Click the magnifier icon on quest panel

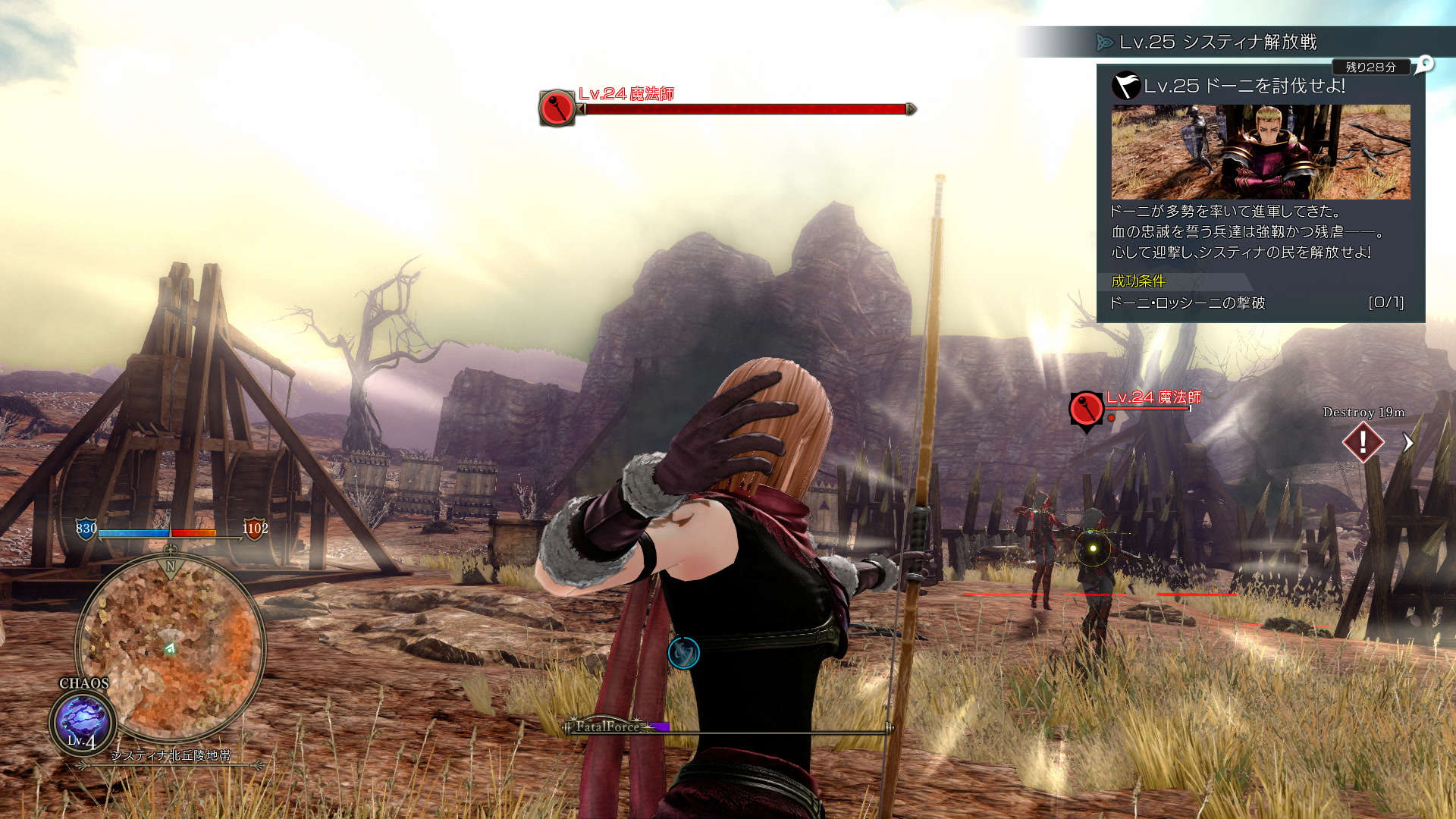[x=1425, y=64]
